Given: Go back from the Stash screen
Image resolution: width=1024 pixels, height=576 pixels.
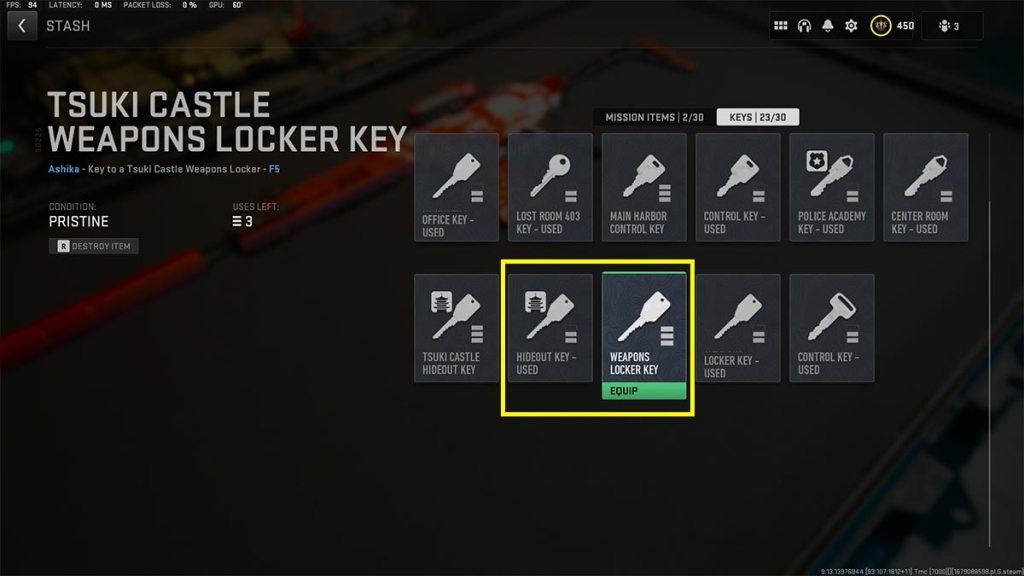Looking at the screenshot, I should [22, 26].
